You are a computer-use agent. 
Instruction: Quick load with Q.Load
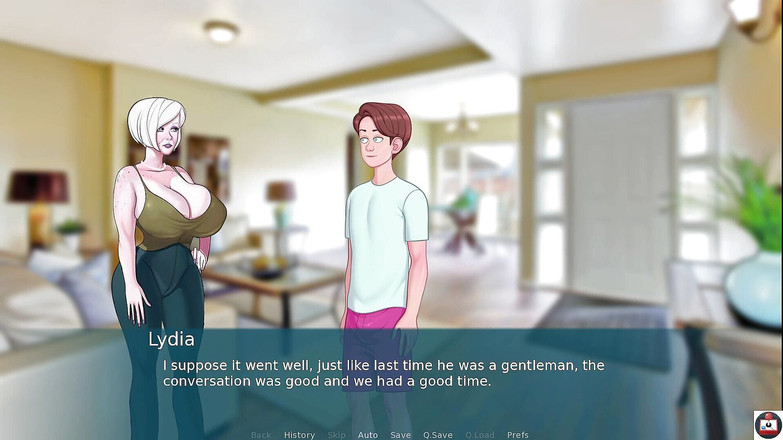click(480, 435)
